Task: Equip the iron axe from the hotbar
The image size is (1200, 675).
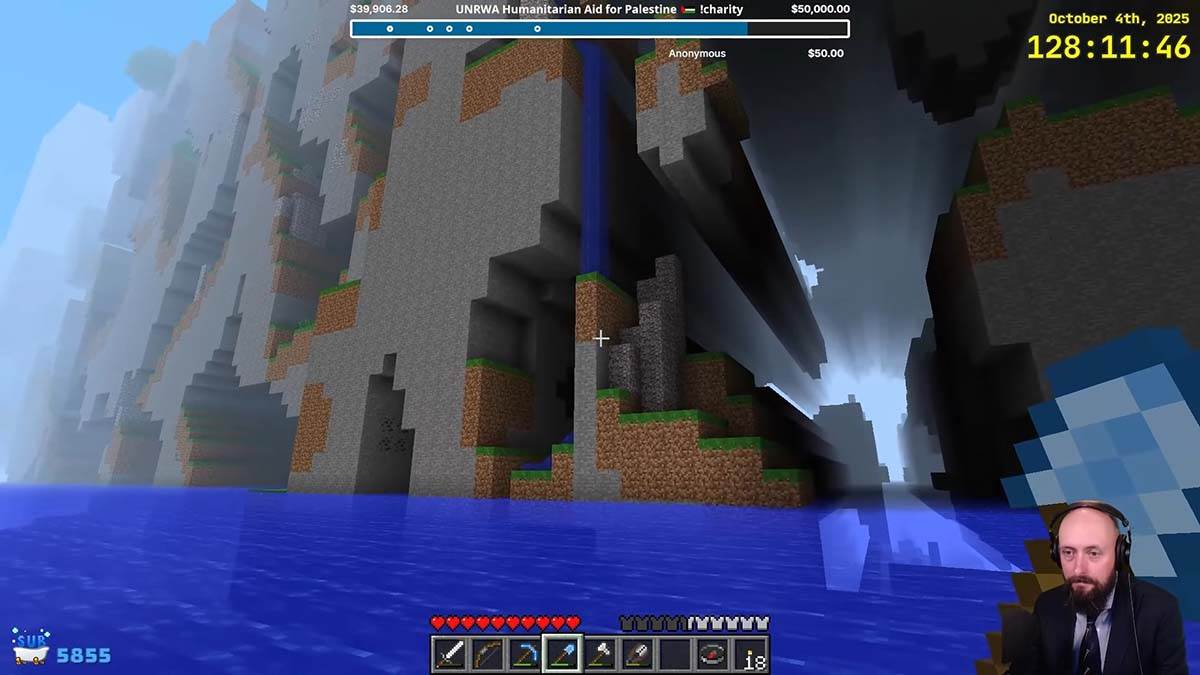Action: (x=600, y=655)
